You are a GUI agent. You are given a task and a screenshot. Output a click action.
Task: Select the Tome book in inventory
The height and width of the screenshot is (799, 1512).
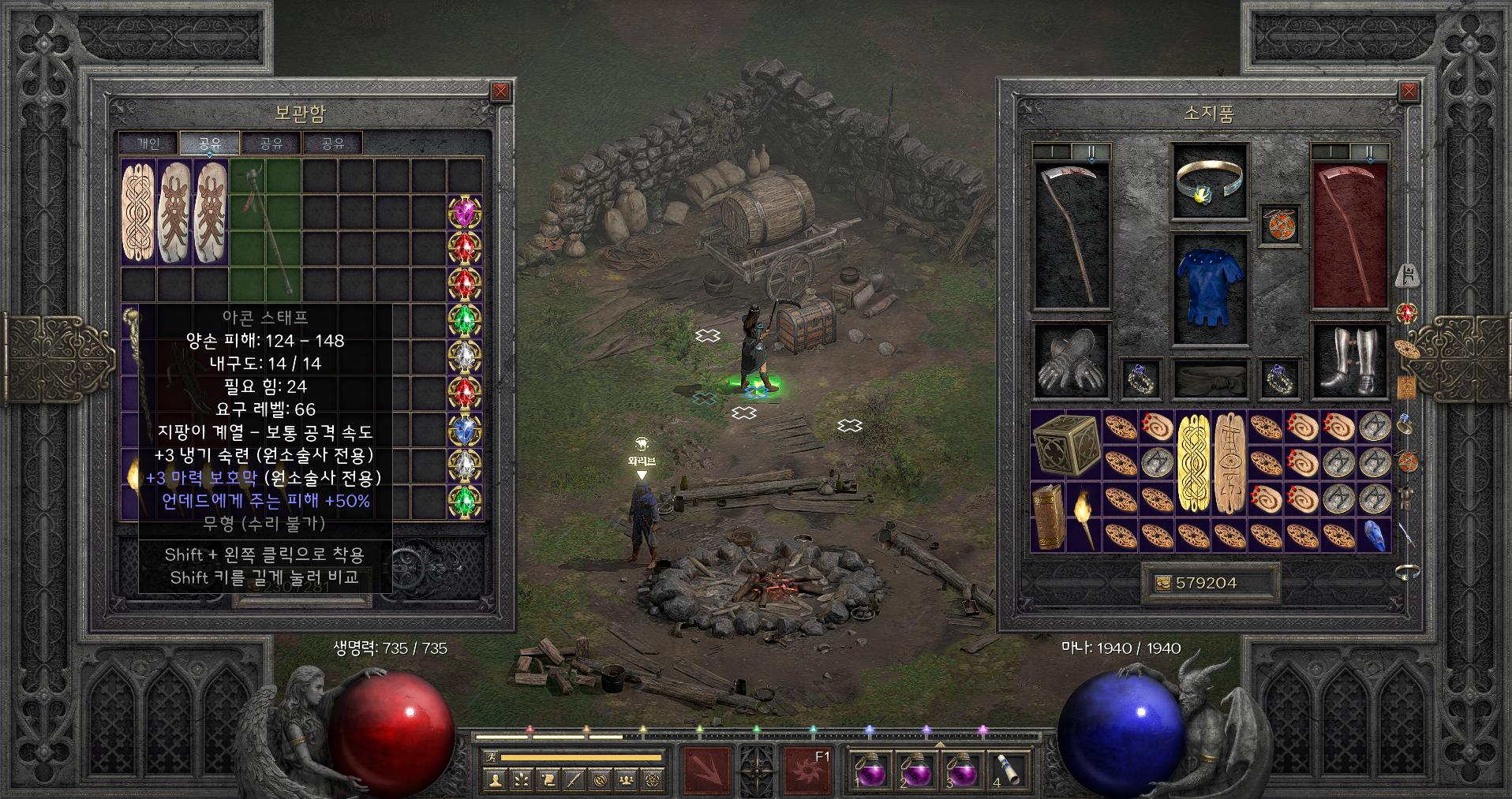click(1048, 517)
